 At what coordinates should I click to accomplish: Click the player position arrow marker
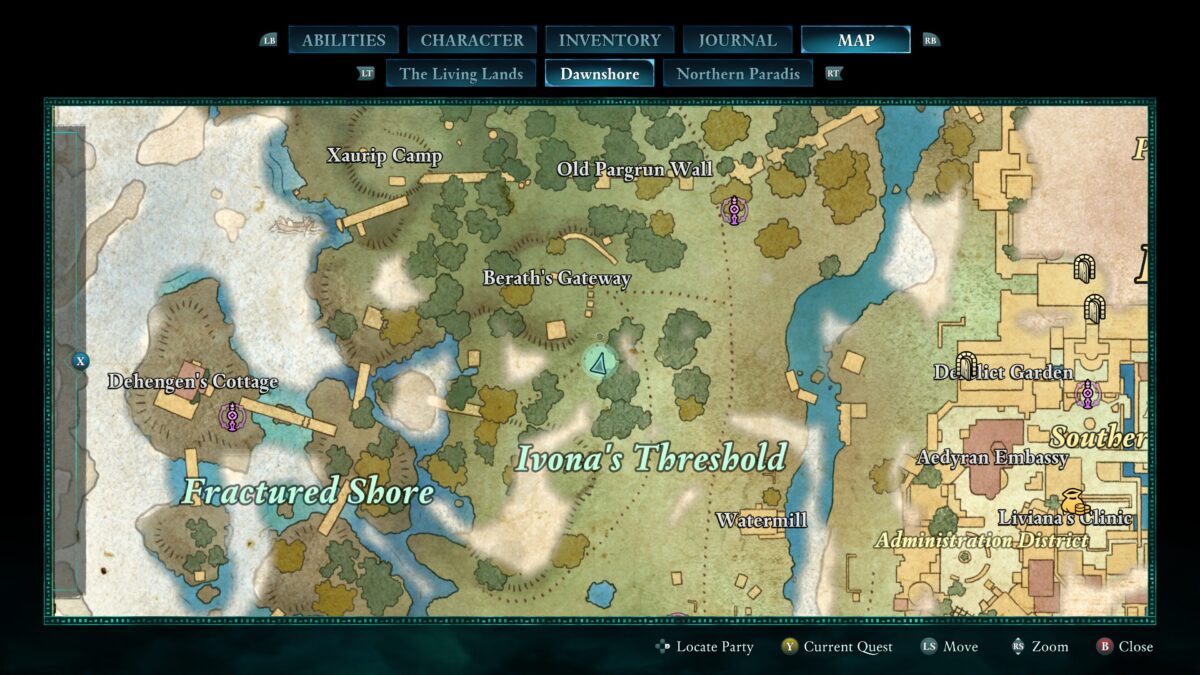click(x=599, y=364)
